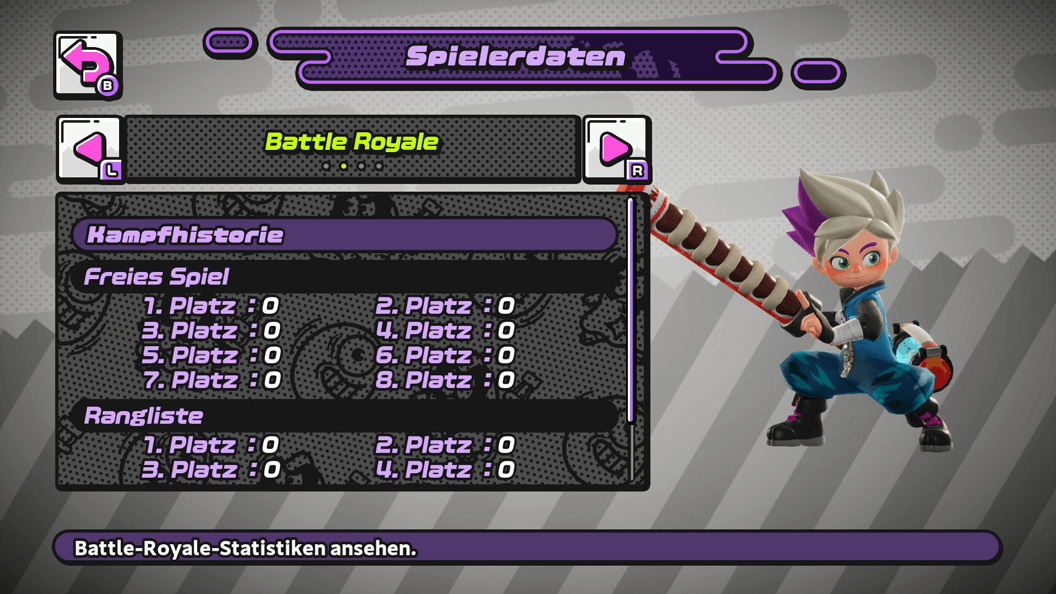Switch to the previous stats page

coord(89,149)
